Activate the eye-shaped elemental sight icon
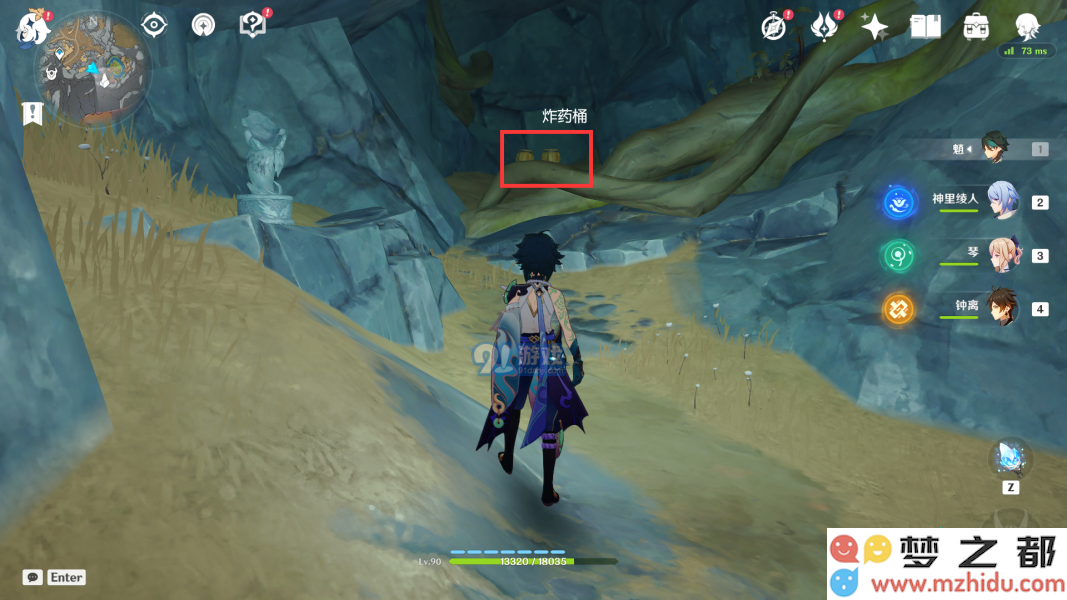The height and width of the screenshot is (600, 1067). tap(154, 25)
